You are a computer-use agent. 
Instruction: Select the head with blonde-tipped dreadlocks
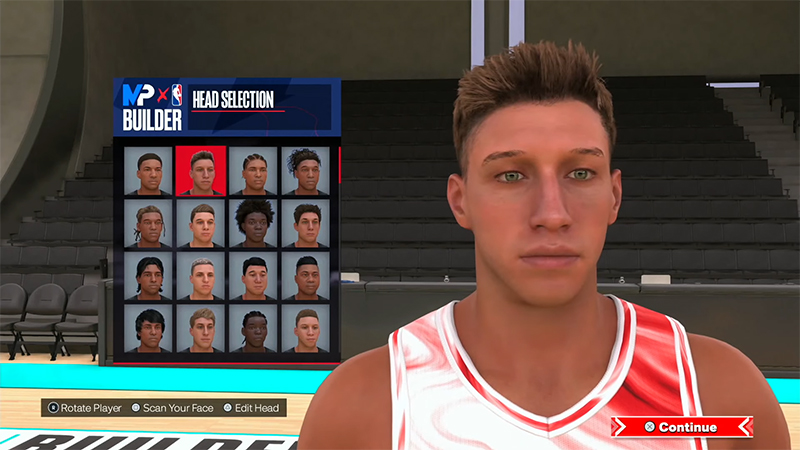(149, 223)
